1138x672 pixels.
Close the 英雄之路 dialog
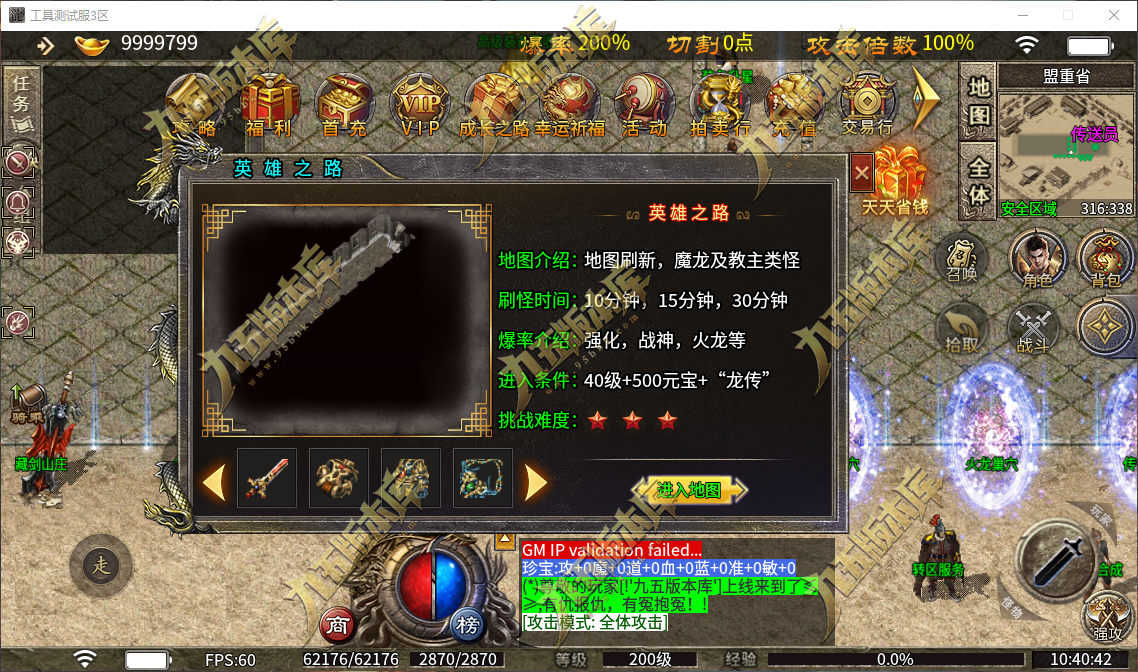(x=862, y=174)
